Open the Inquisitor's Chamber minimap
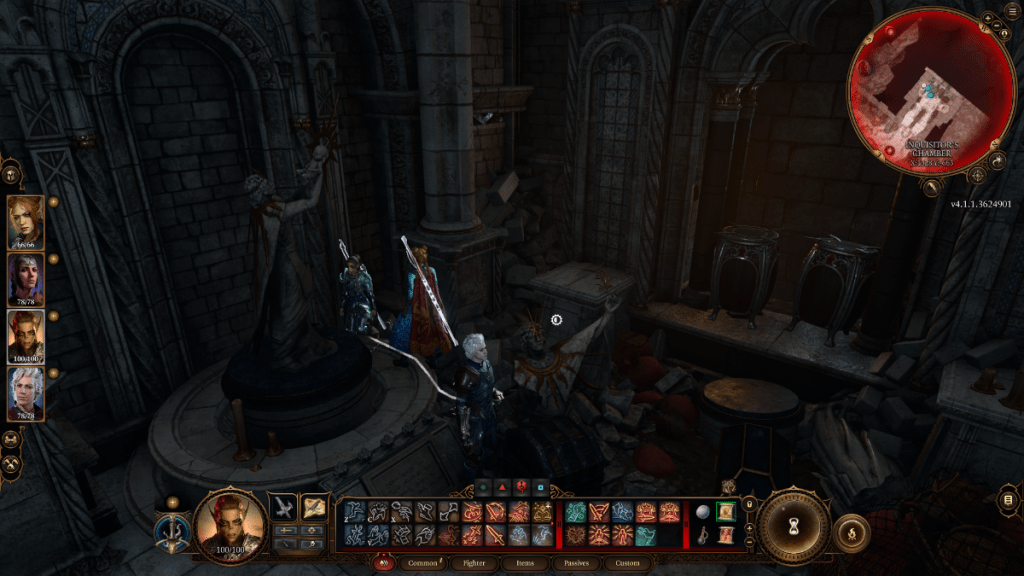Viewport: 1024px width, 576px height. 919,93
